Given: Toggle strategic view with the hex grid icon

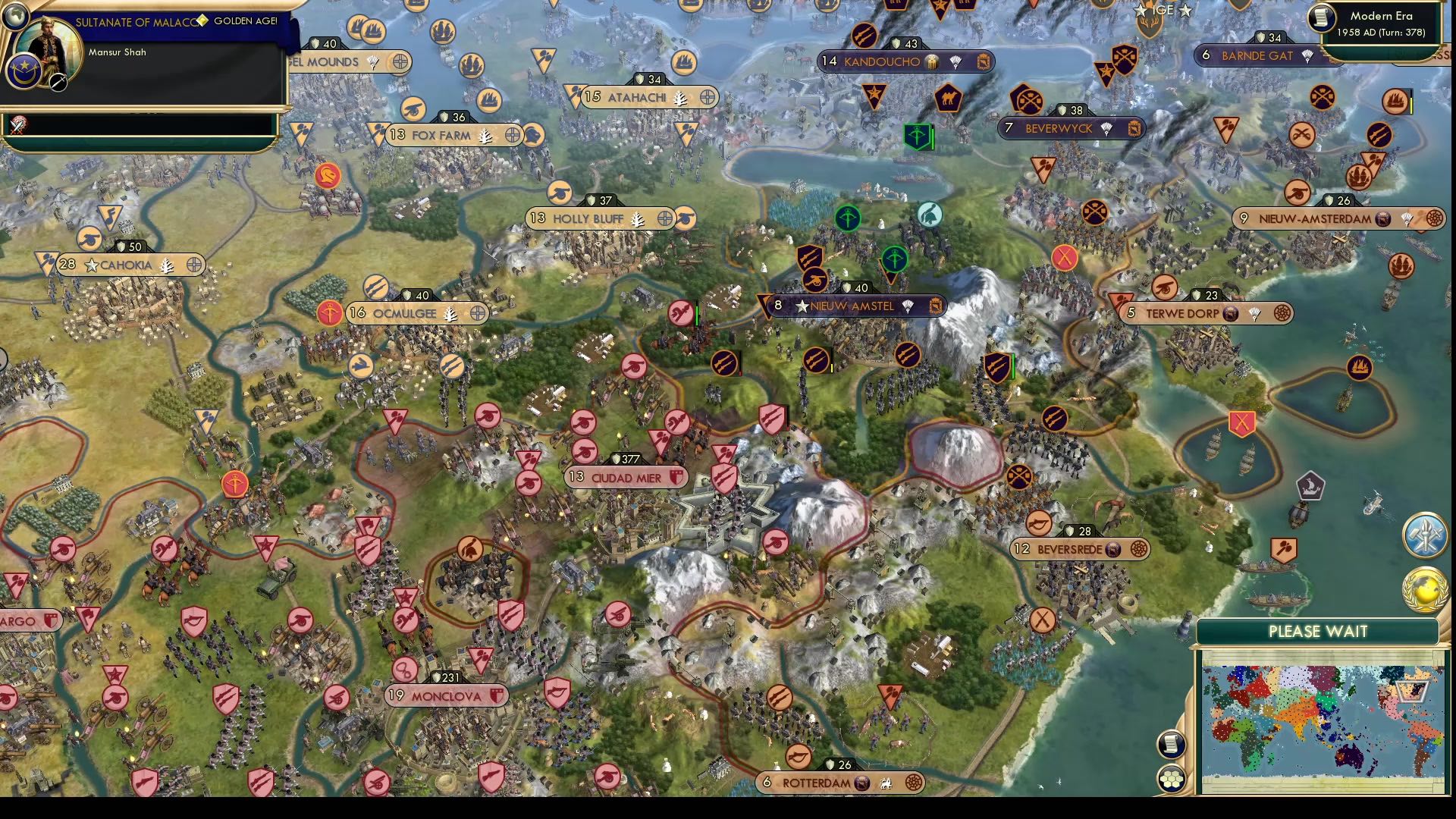Looking at the screenshot, I should pos(1171,779).
